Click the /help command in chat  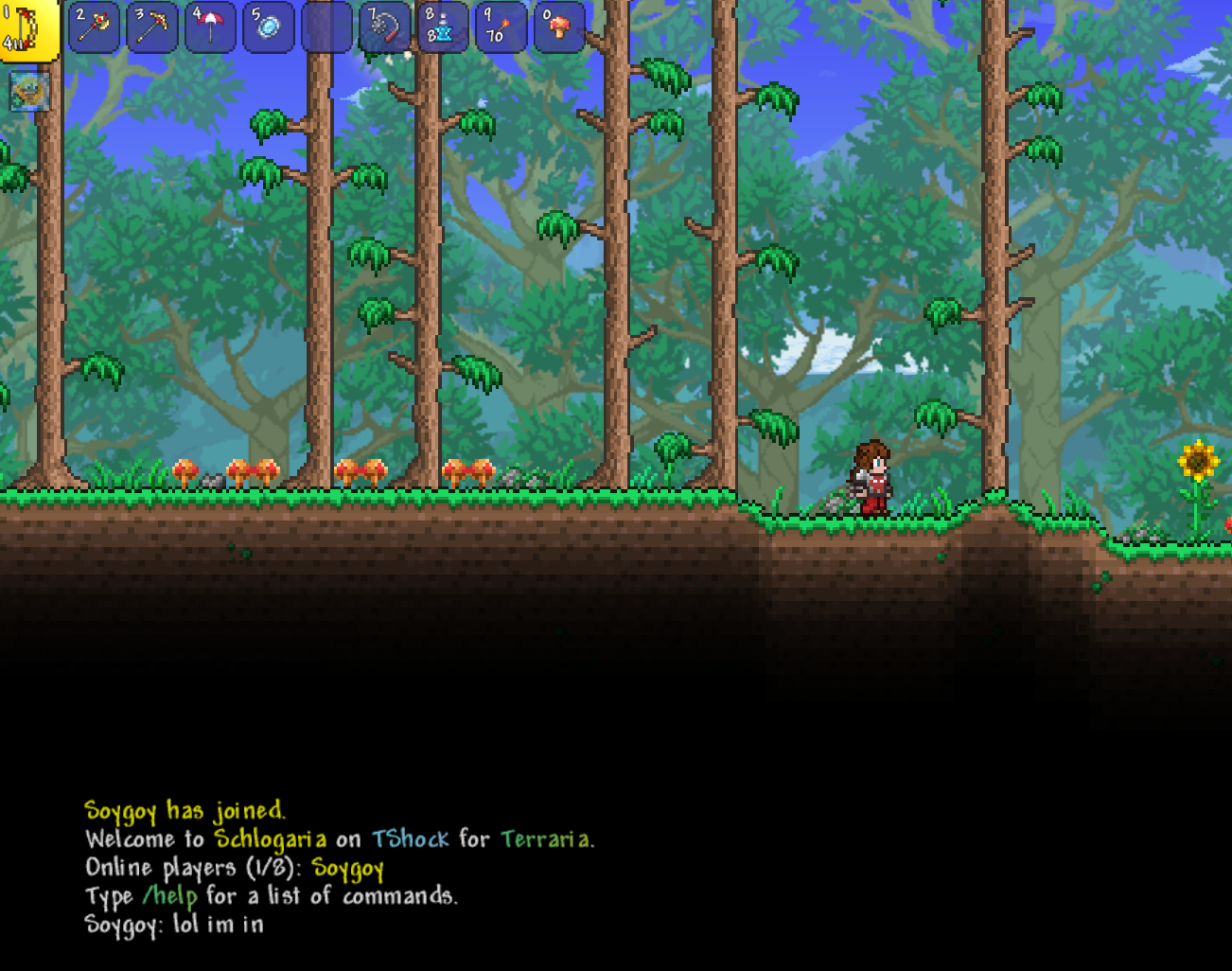click(x=170, y=895)
